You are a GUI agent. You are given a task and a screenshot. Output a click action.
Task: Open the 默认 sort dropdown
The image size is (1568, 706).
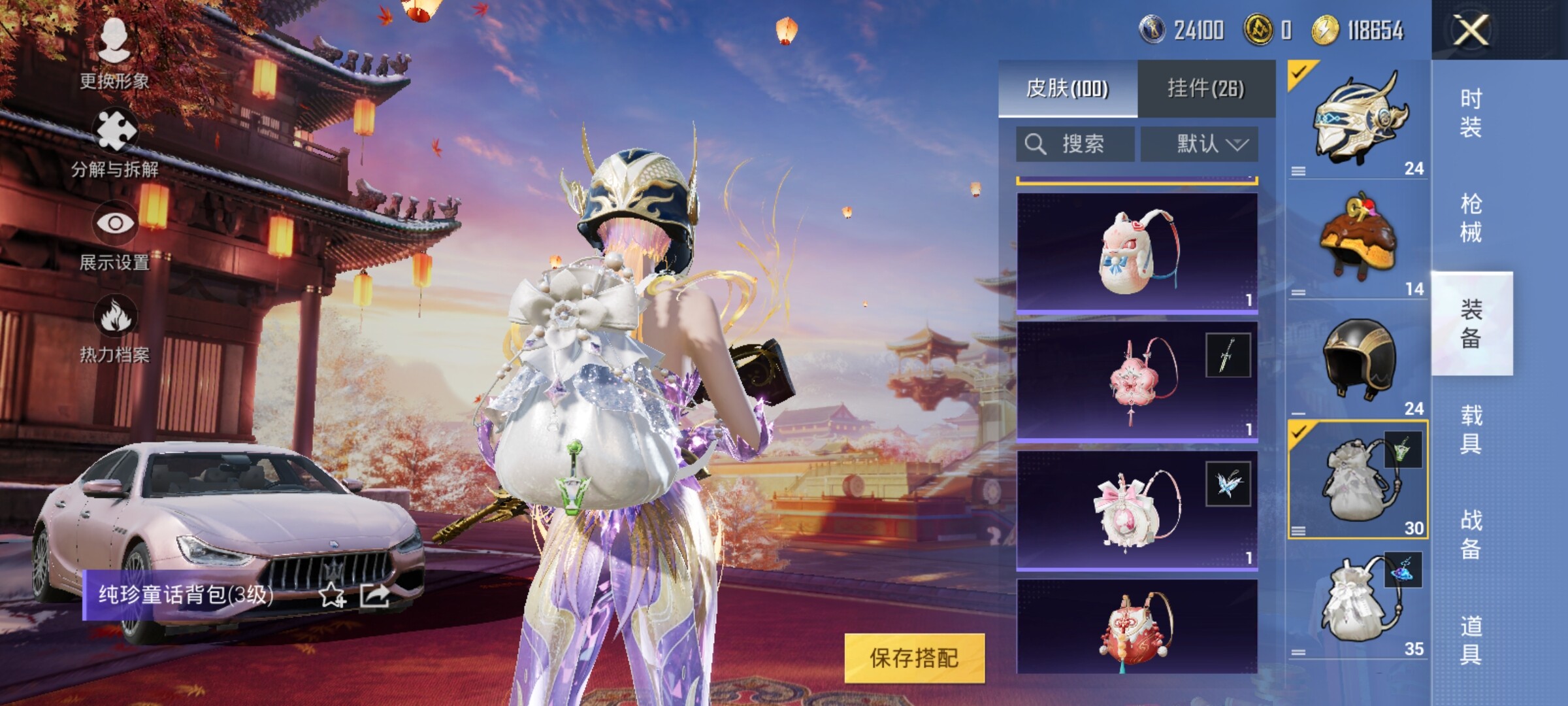1199,144
